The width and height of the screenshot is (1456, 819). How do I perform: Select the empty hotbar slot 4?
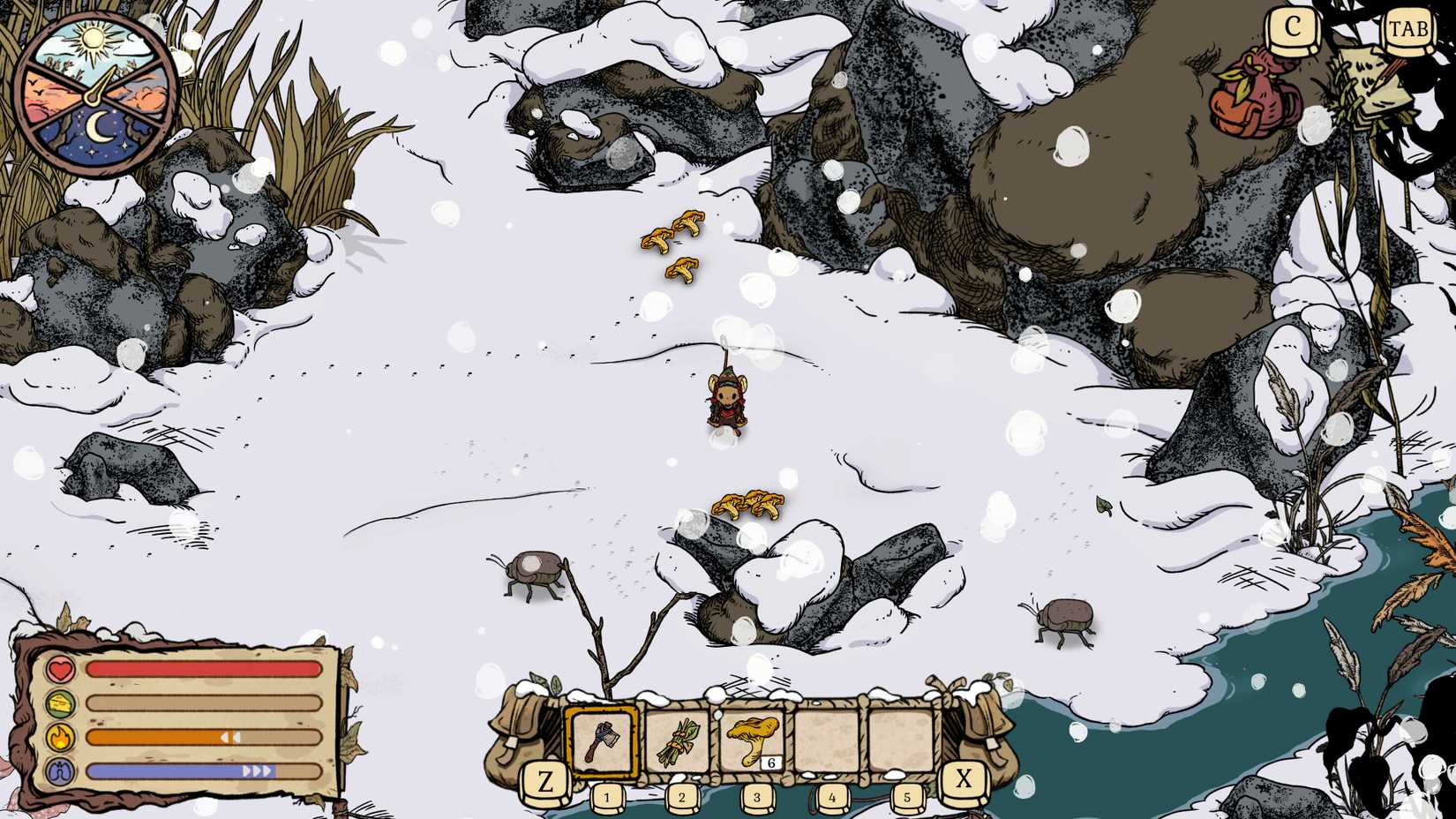pos(828,740)
